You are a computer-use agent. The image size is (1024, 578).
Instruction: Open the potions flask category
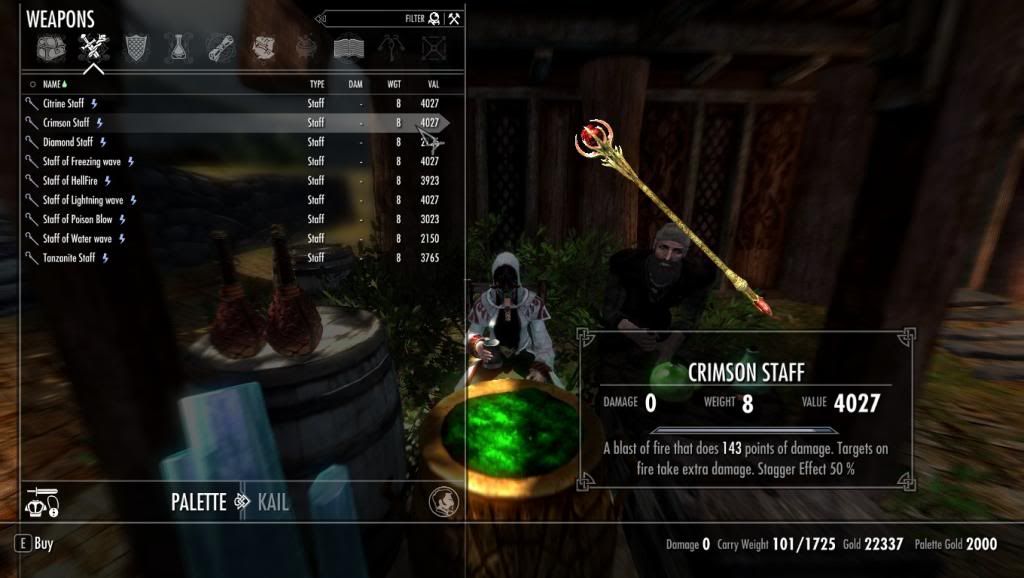[x=178, y=47]
